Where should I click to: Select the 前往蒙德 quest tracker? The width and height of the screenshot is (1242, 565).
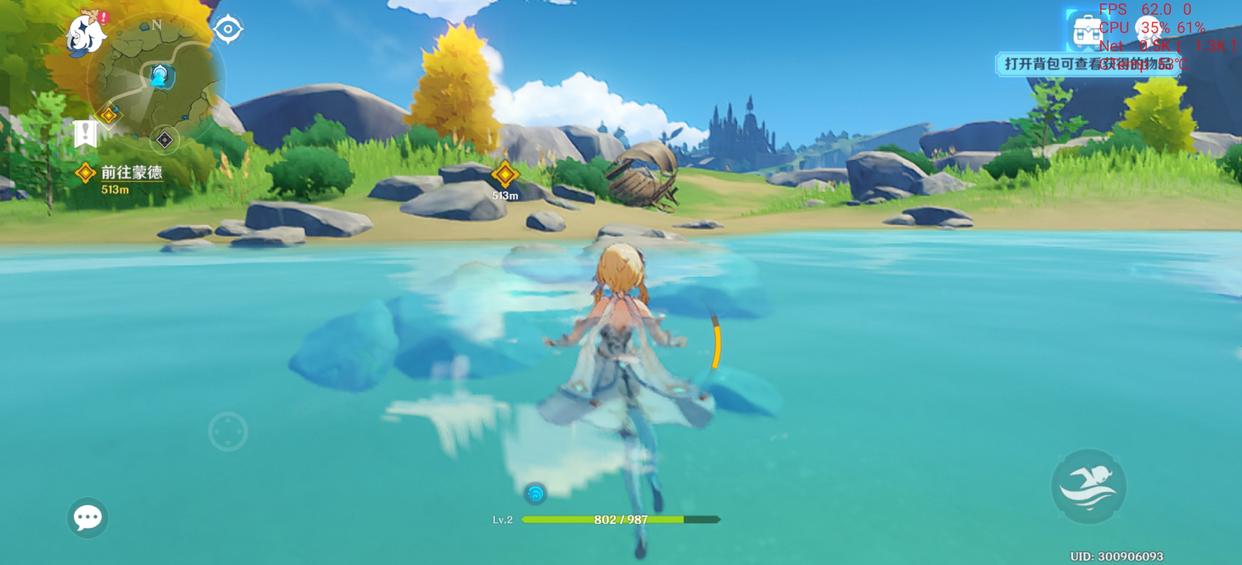(x=130, y=173)
